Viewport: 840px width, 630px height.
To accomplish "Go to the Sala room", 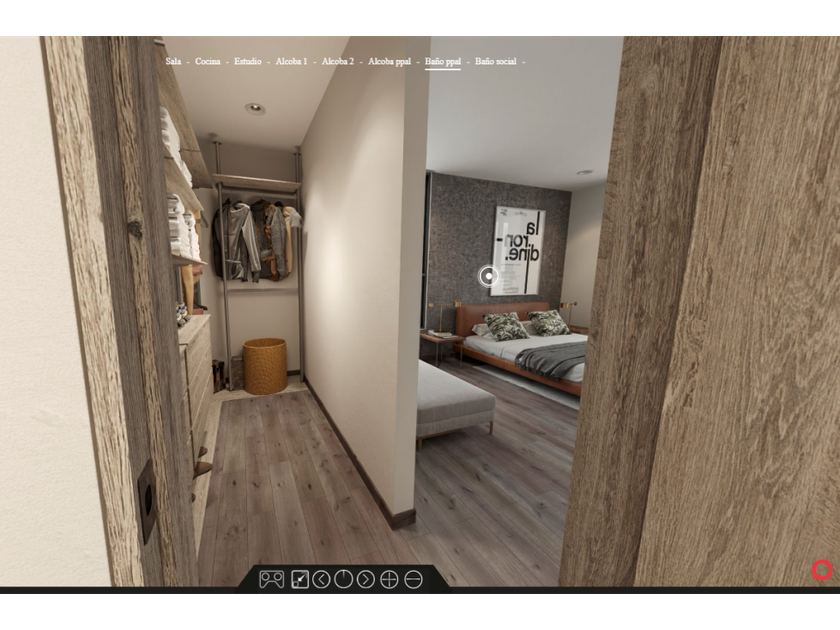I will (x=174, y=62).
